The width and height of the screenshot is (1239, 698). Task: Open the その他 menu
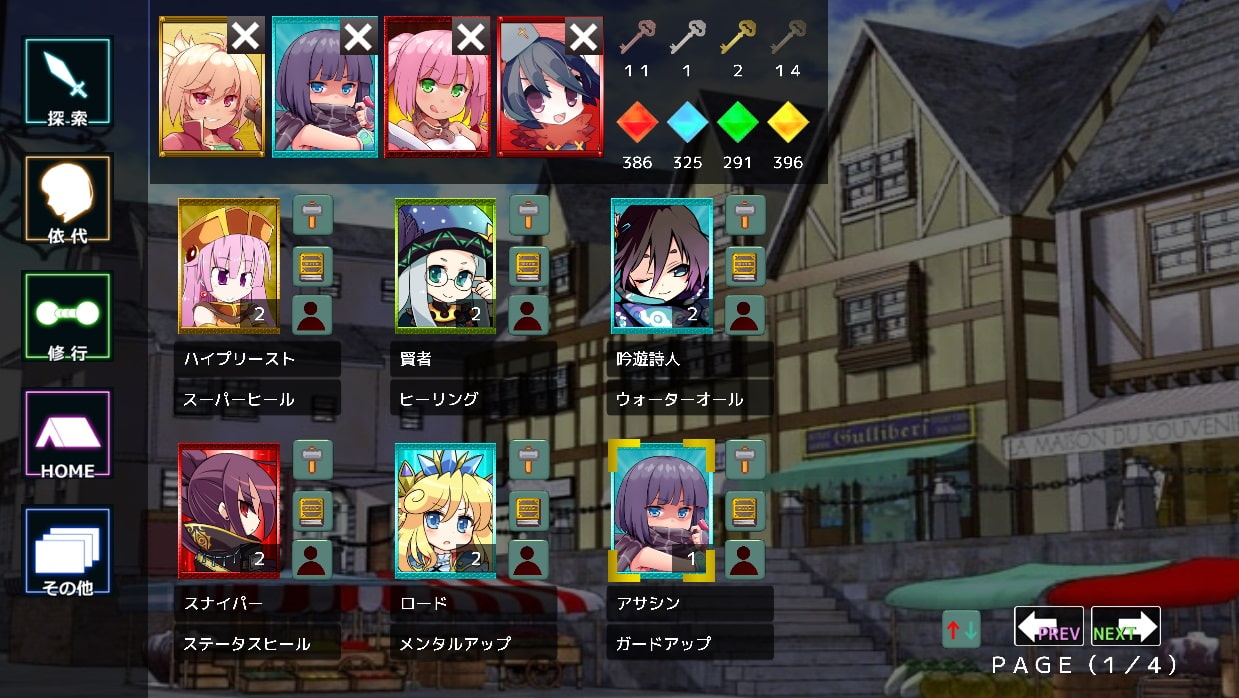[x=67, y=552]
